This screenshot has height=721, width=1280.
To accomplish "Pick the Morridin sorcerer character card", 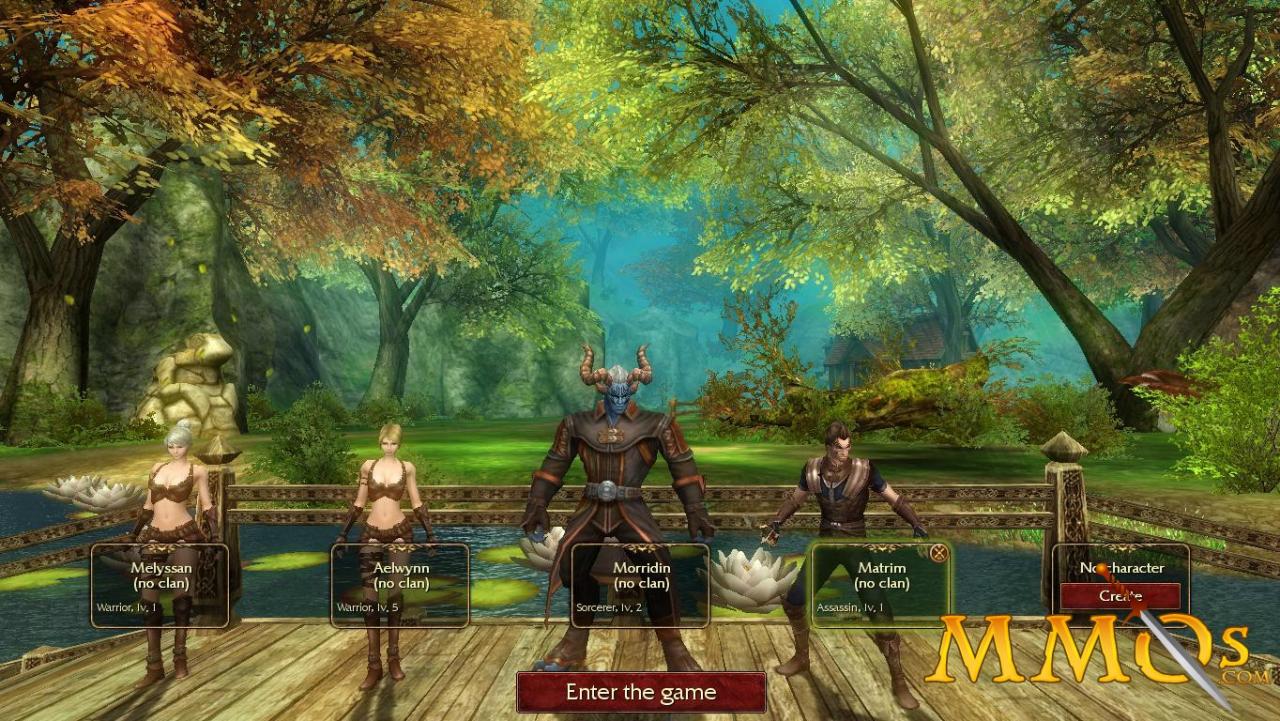I will (x=640, y=585).
